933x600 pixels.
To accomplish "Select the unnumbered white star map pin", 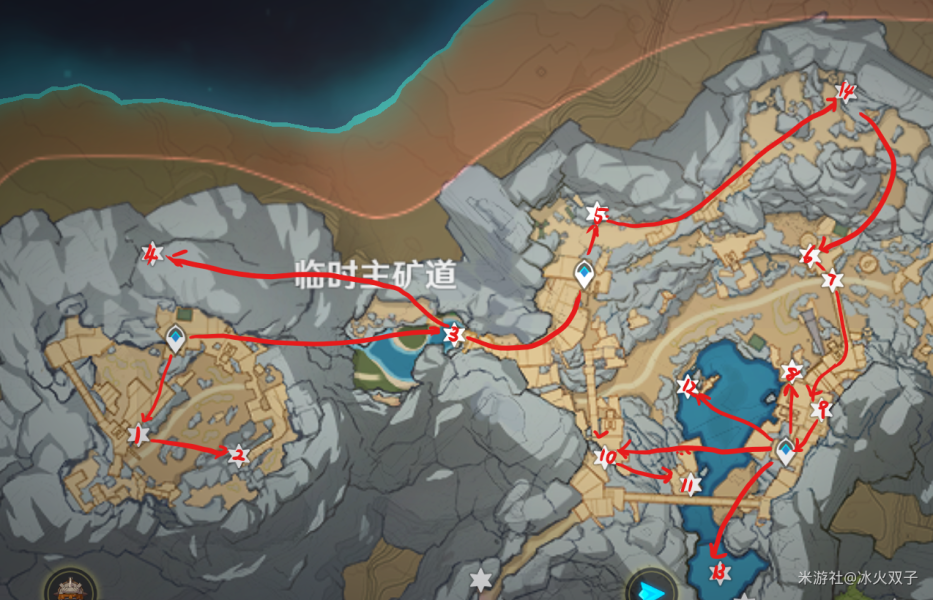I will [x=481, y=579].
